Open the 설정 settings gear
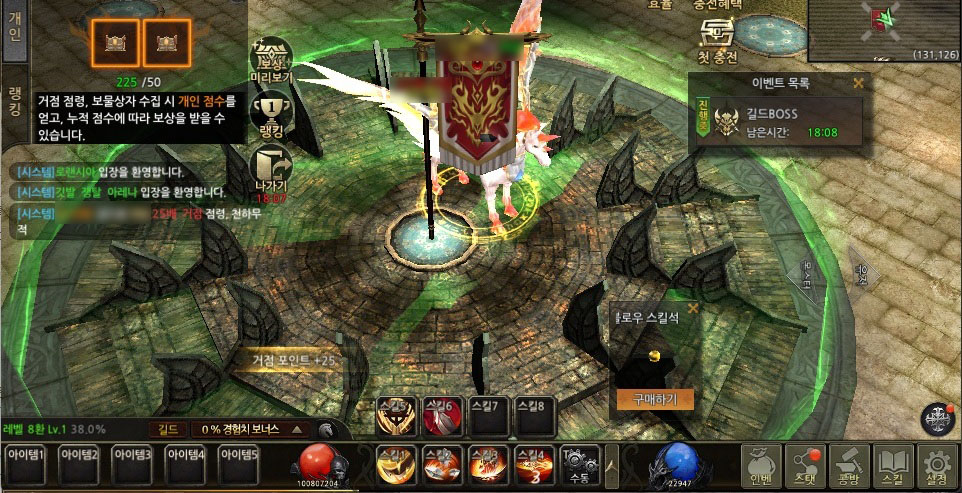Image resolution: width=962 pixels, height=493 pixels. (937, 465)
